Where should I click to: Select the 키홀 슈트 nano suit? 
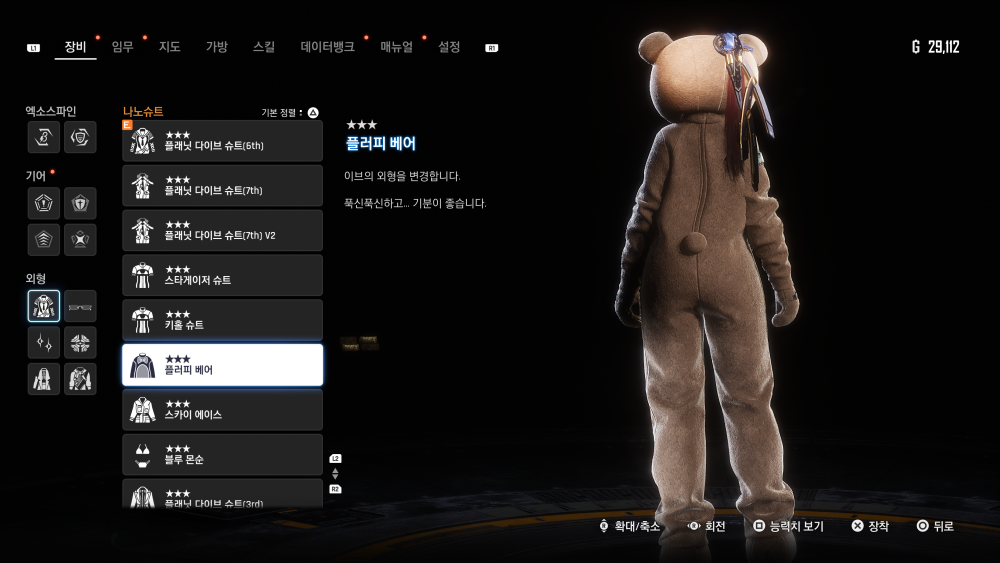(222, 320)
